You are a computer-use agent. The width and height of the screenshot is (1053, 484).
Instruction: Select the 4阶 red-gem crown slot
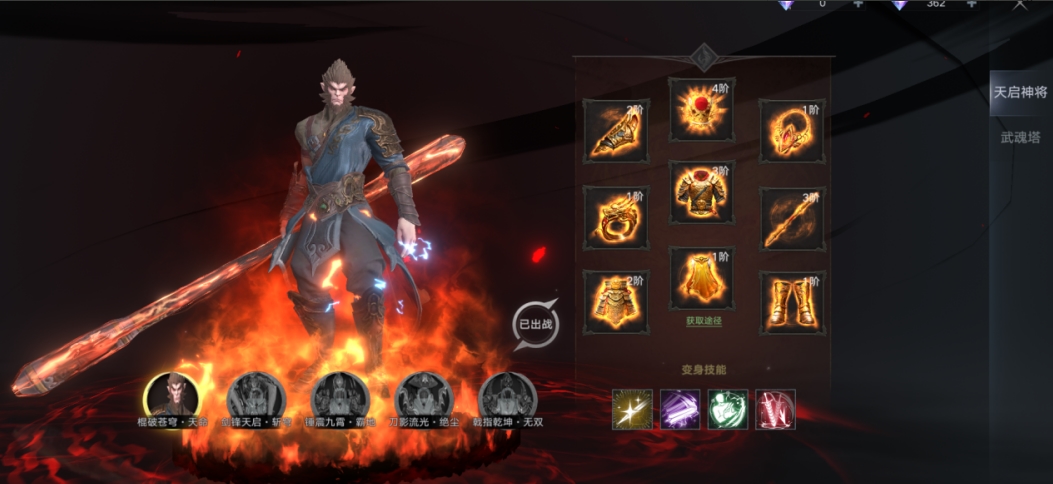pyautogui.click(x=701, y=109)
